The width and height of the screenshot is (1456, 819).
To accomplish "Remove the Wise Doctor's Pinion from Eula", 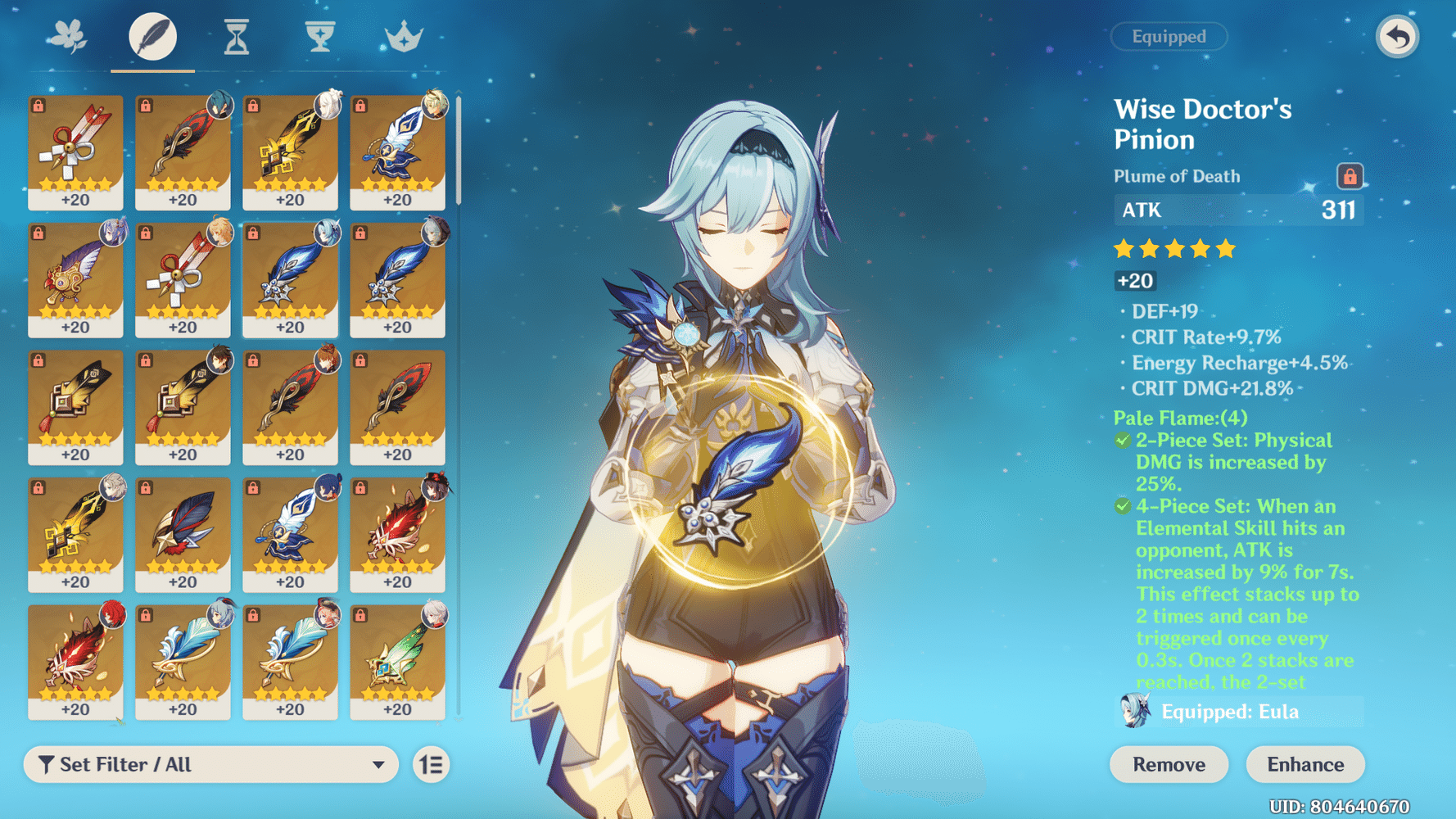I will (x=1169, y=764).
